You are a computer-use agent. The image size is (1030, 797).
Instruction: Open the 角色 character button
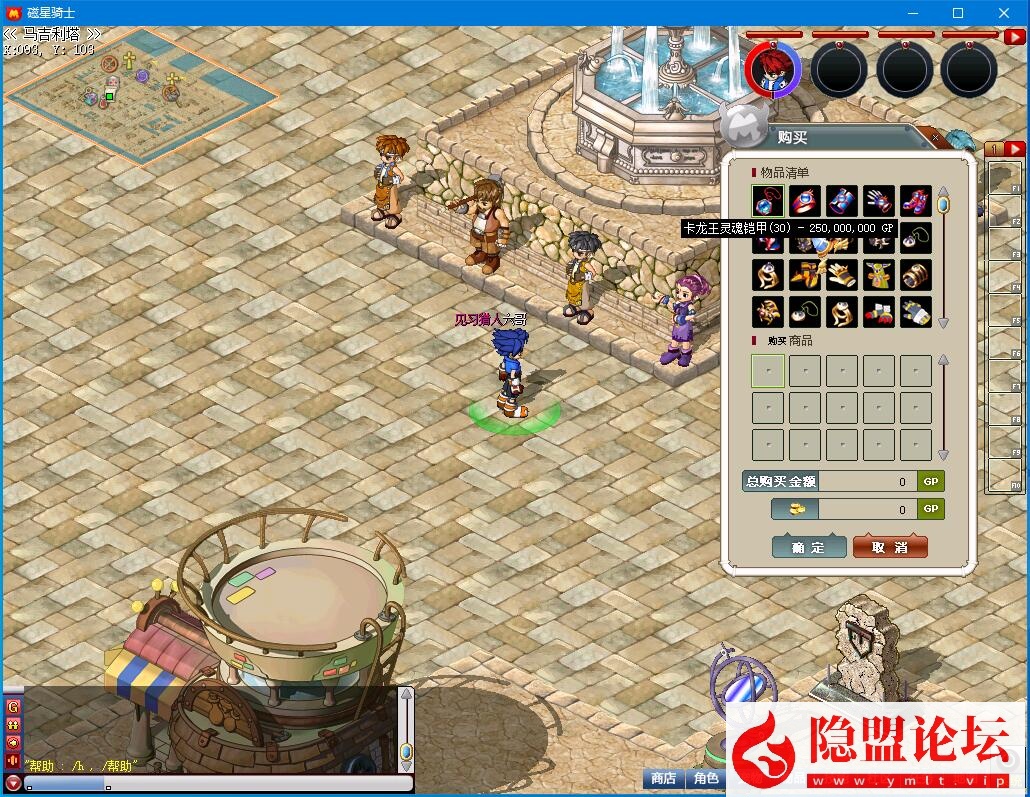(x=706, y=778)
